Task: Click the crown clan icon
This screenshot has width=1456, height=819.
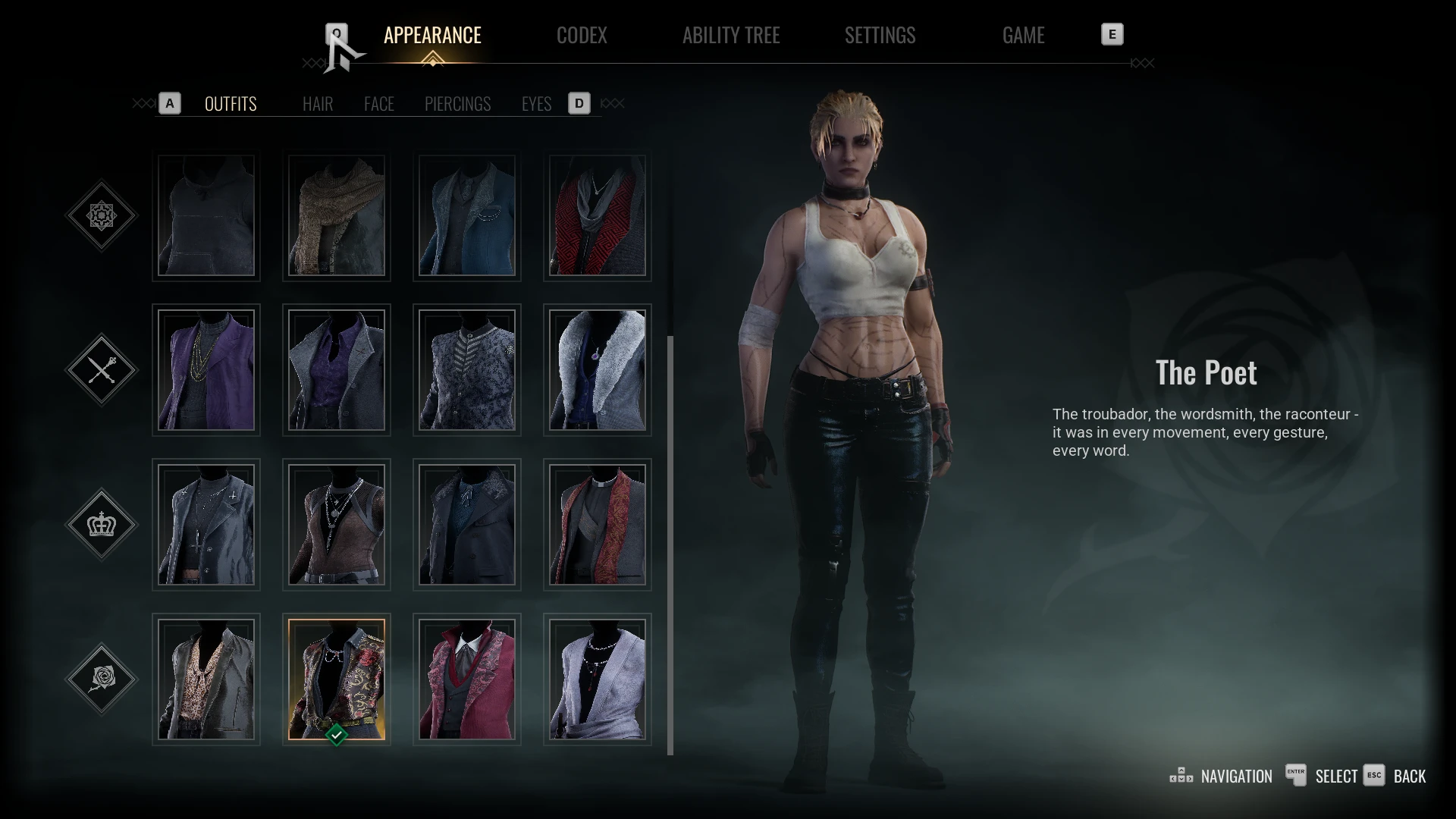Action: pos(102,524)
